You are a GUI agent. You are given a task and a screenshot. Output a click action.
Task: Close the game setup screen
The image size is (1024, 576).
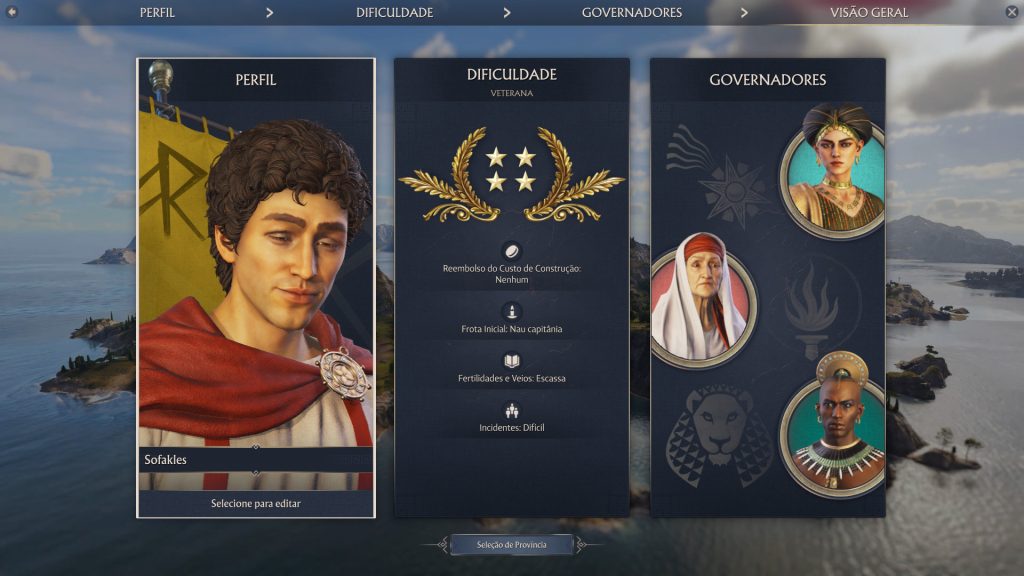(x=1011, y=12)
